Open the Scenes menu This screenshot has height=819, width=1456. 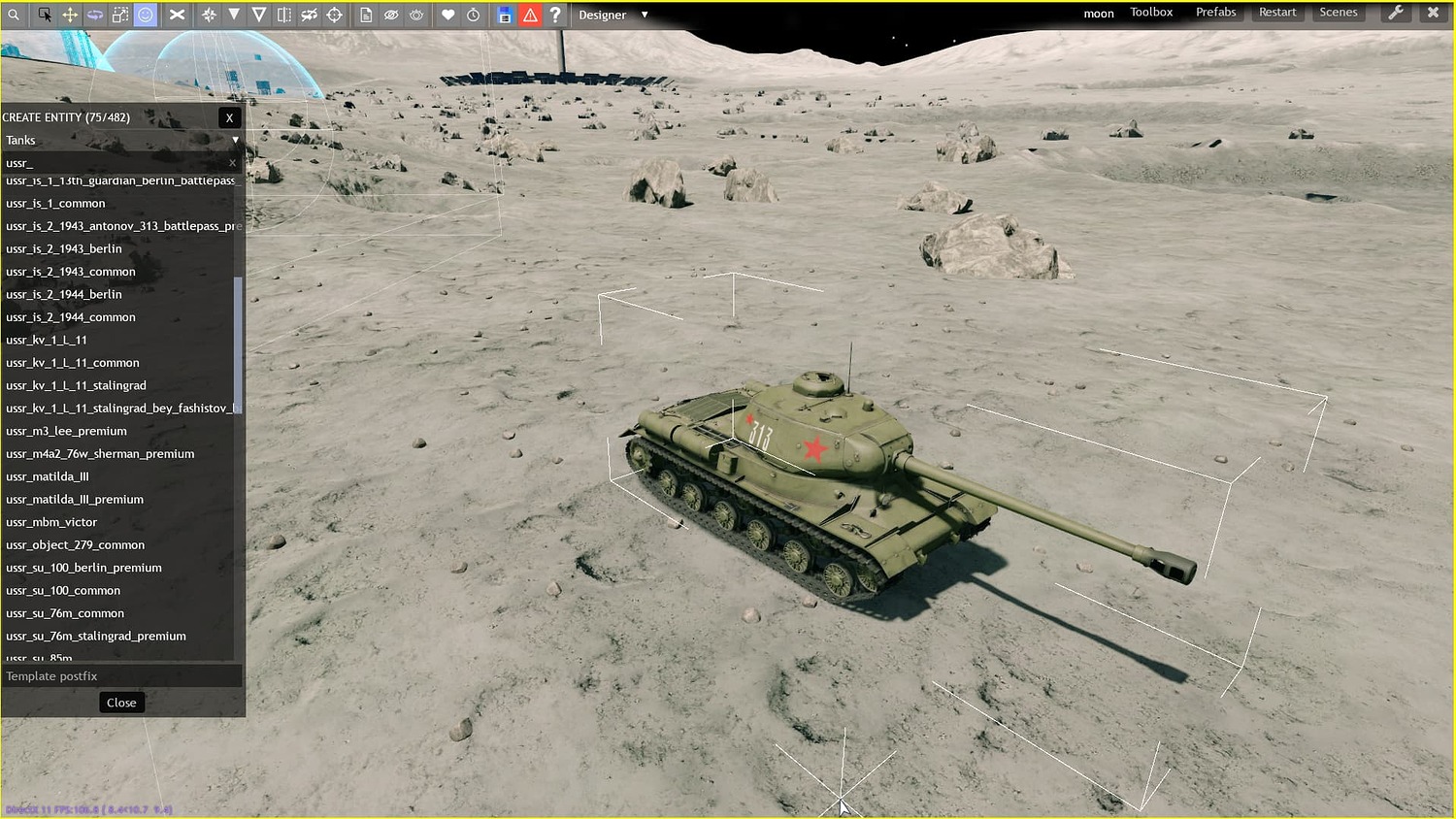[x=1339, y=12]
